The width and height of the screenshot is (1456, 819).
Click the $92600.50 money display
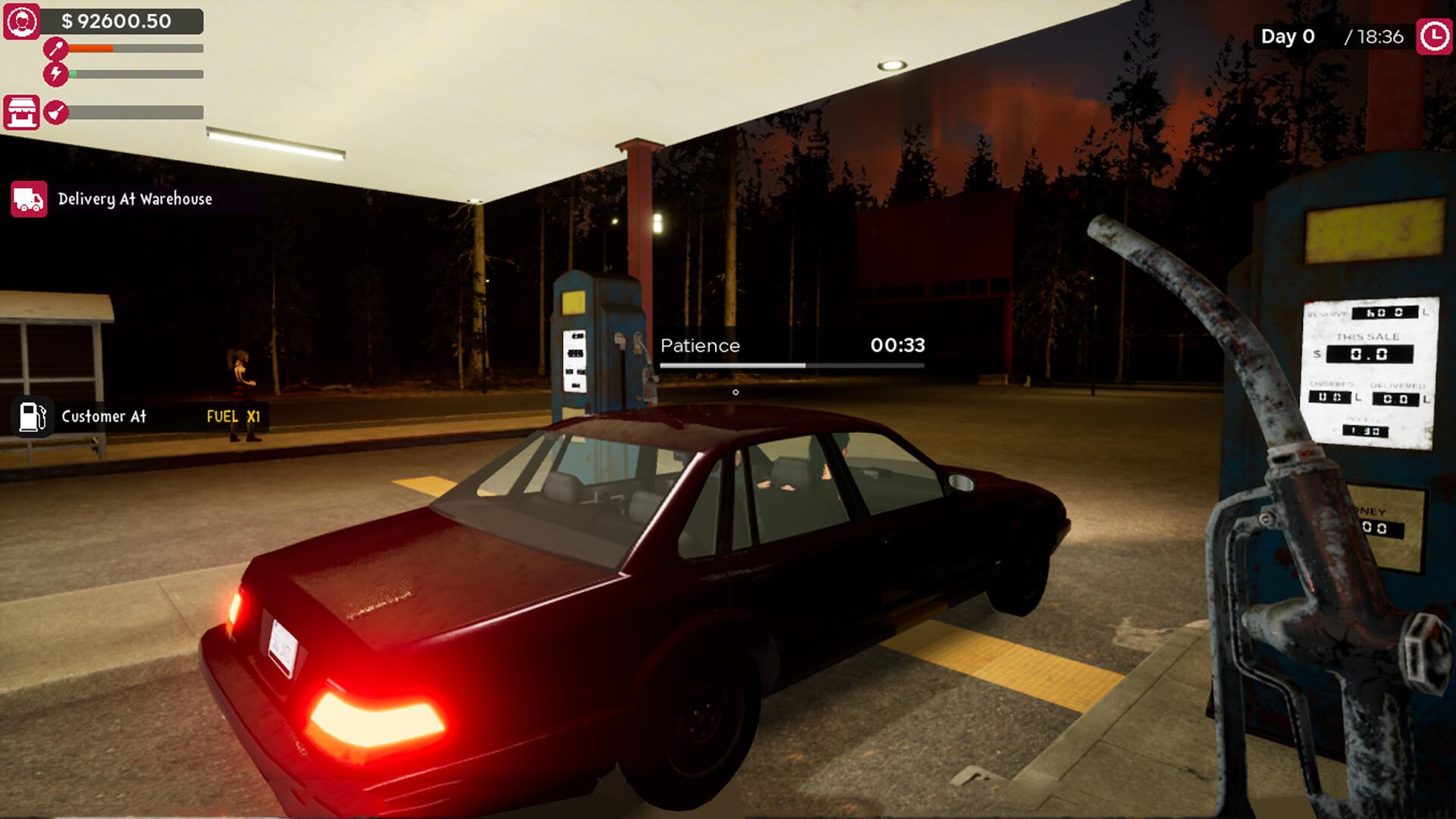pyautogui.click(x=114, y=22)
